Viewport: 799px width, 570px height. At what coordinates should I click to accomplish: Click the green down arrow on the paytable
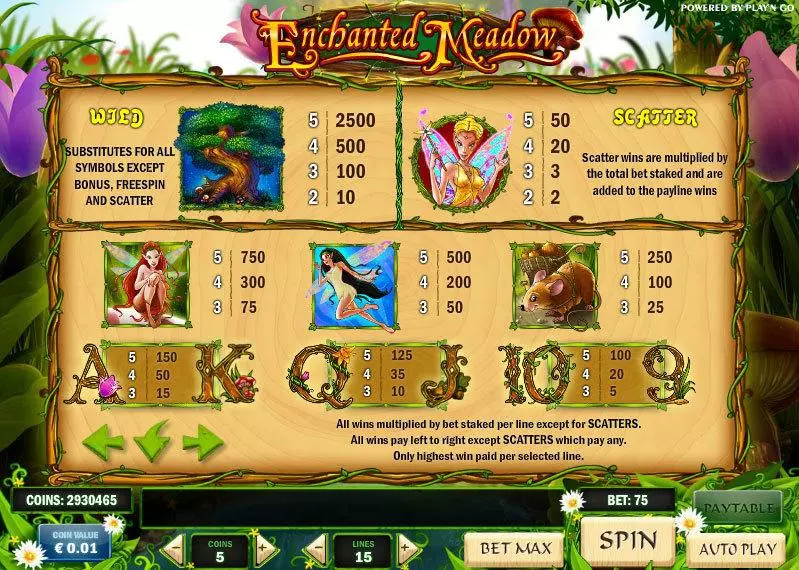[x=152, y=440]
